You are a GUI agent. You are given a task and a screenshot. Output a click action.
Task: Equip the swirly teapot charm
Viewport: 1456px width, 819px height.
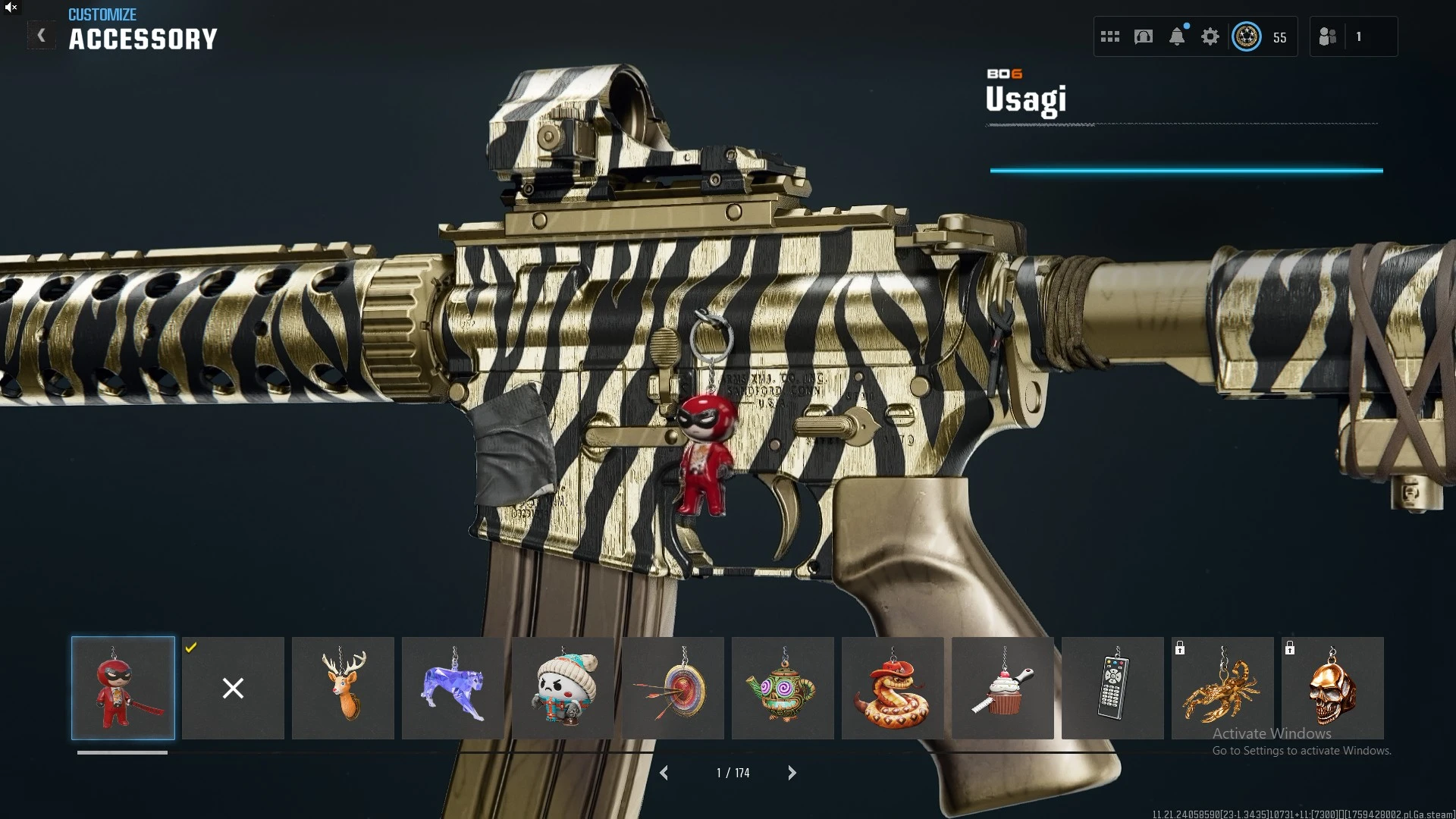783,688
